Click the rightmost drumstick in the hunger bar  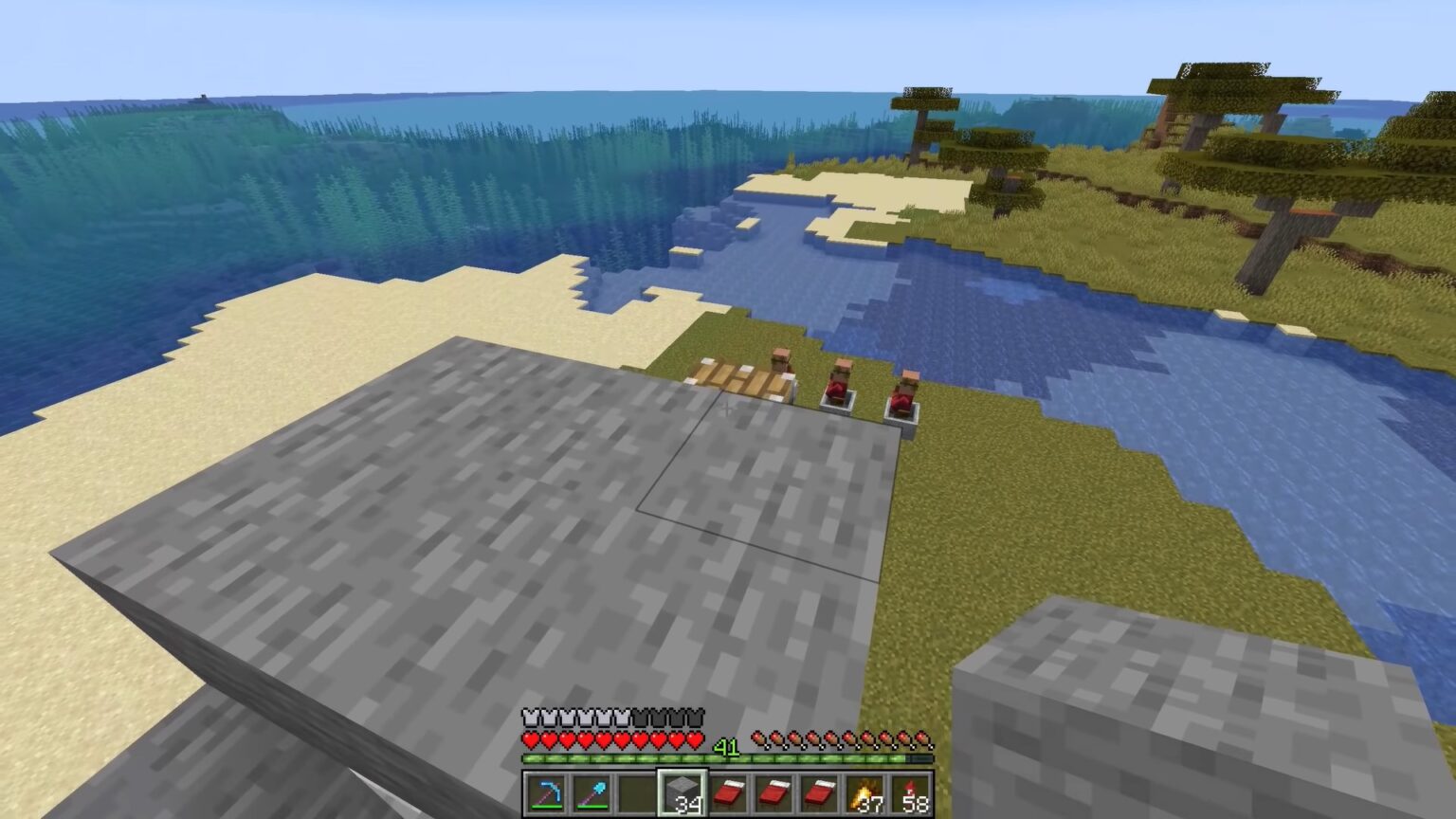tap(924, 737)
